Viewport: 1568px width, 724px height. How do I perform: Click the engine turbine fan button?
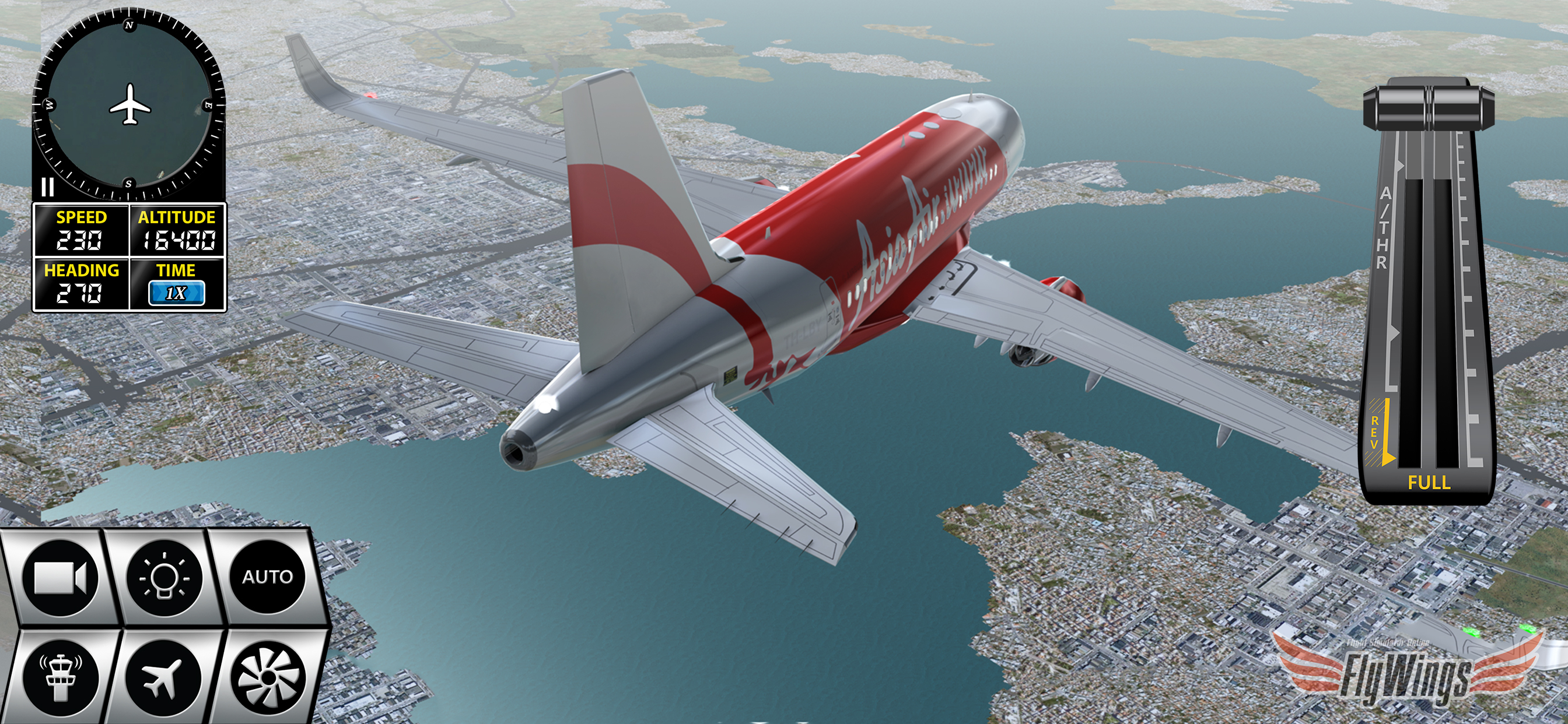pyautogui.click(x=268, y=676)
